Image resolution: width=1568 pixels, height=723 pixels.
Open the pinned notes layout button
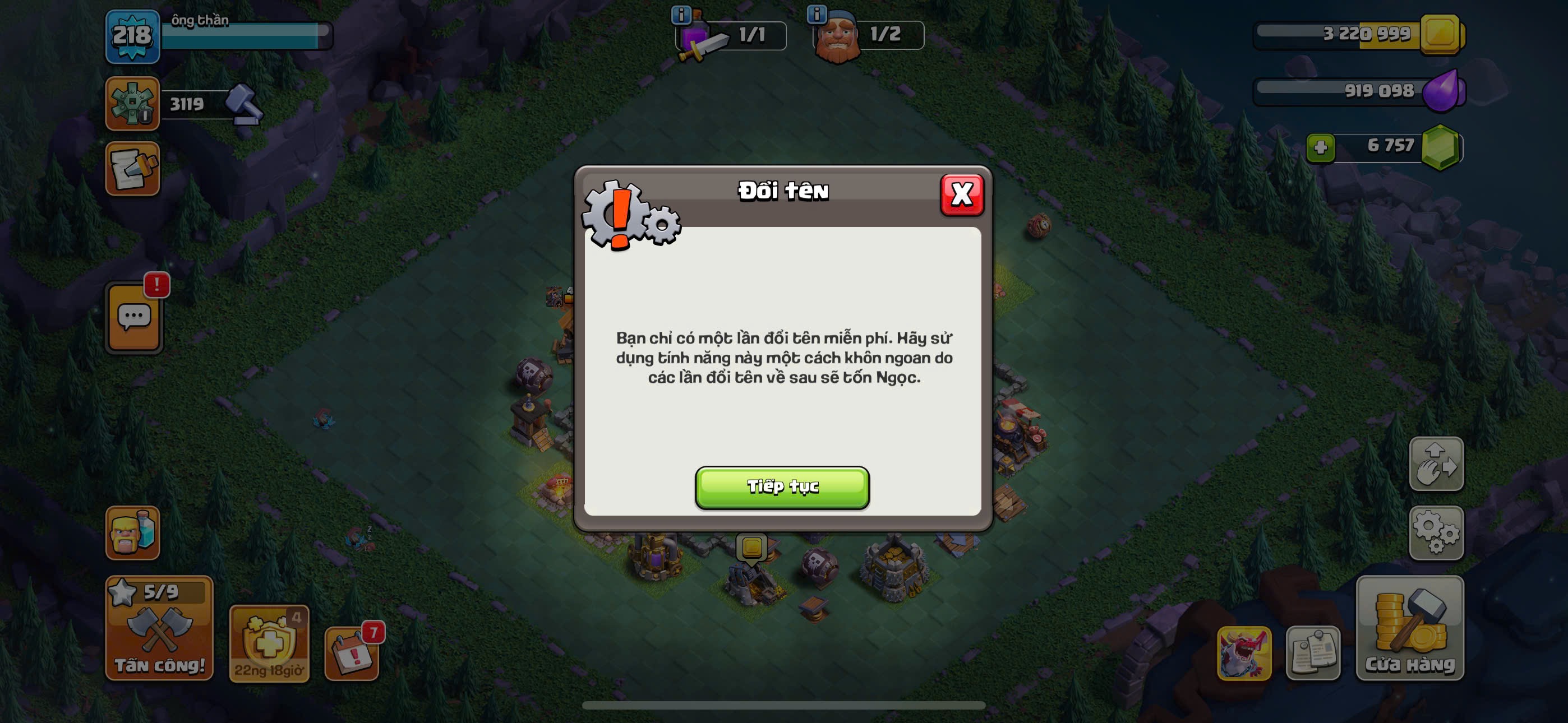pyautogui.click(x=1312, y=653)
